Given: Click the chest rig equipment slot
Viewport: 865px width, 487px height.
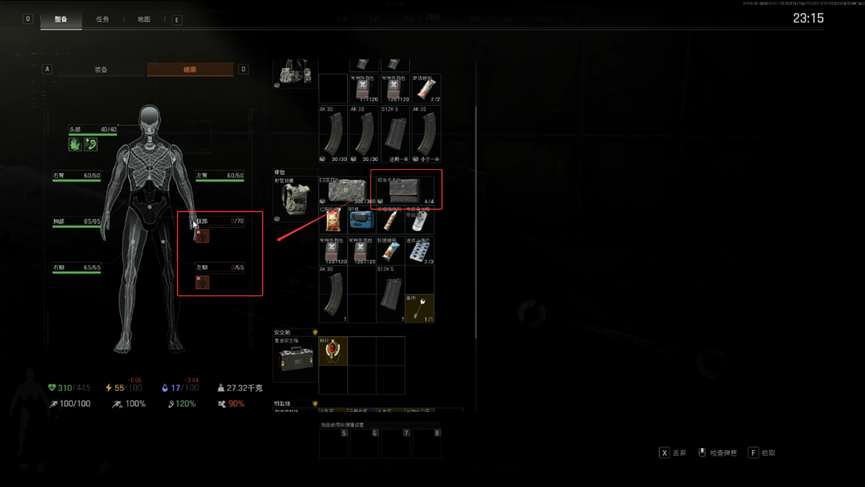Looking at the screenshot, I should [295, 72].
